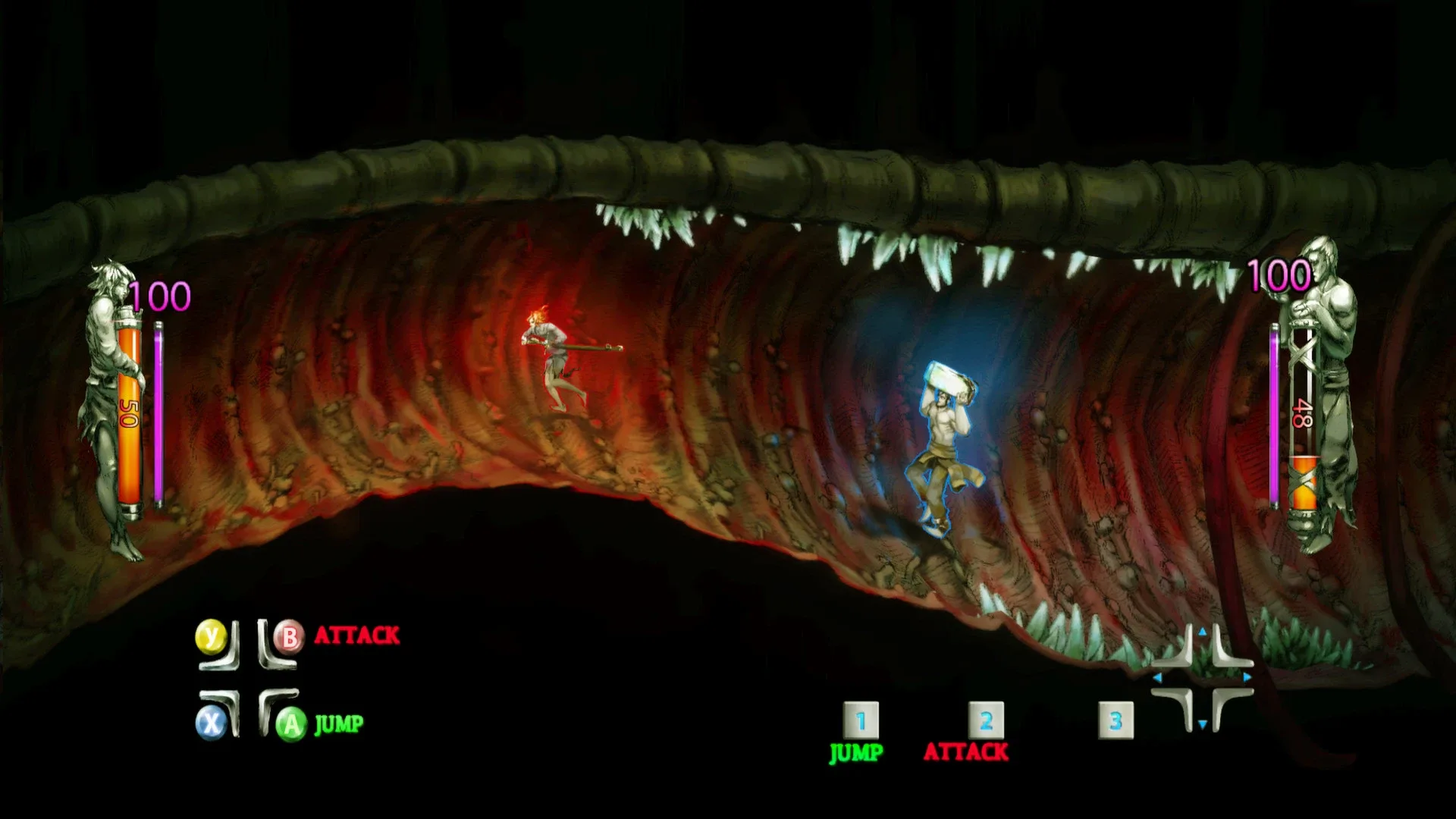
Task: Click the down arrow key icon on the right
Action: pos(1203,723)
